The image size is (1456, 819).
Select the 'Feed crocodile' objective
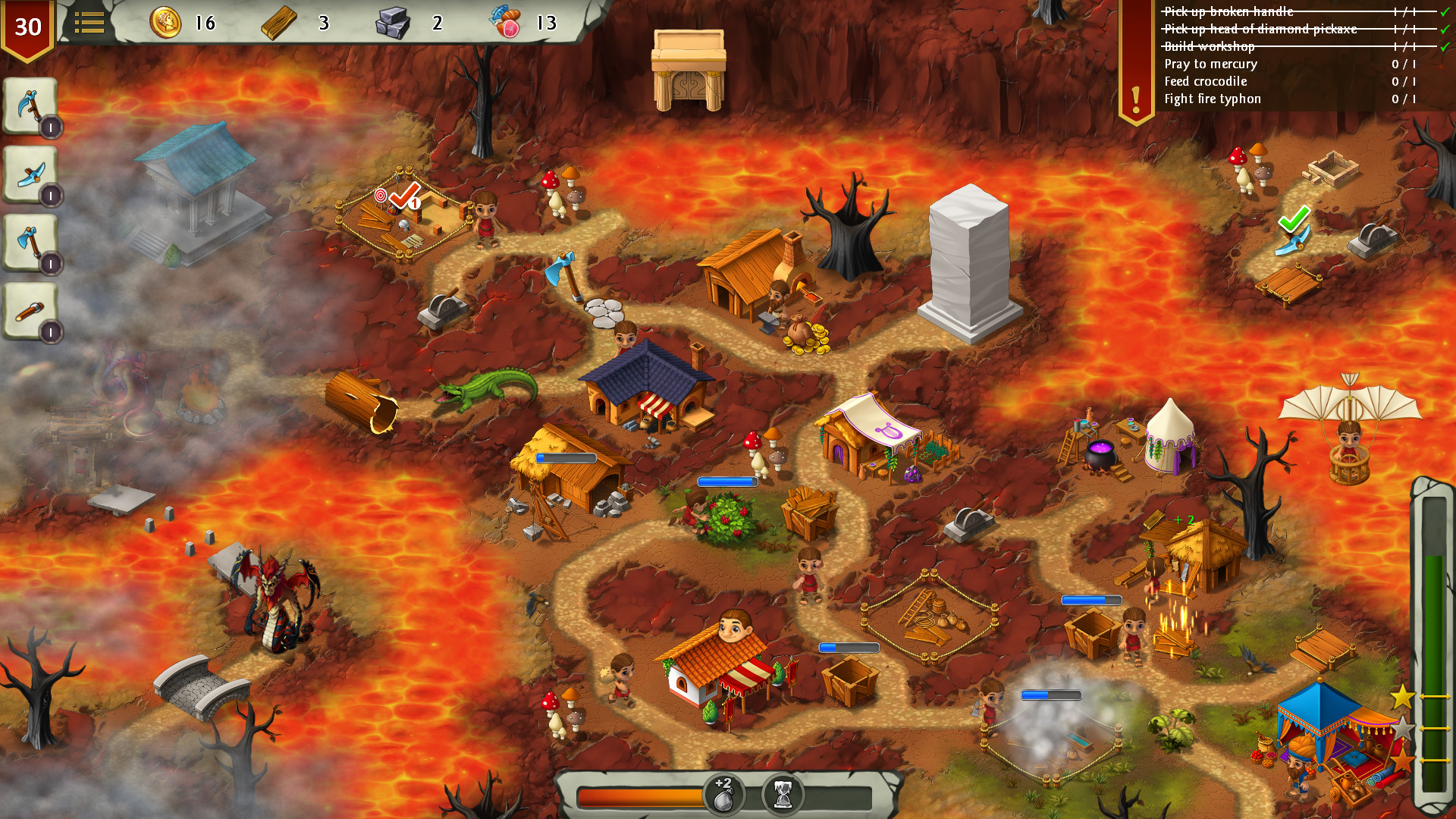[x=1204, y=81]
